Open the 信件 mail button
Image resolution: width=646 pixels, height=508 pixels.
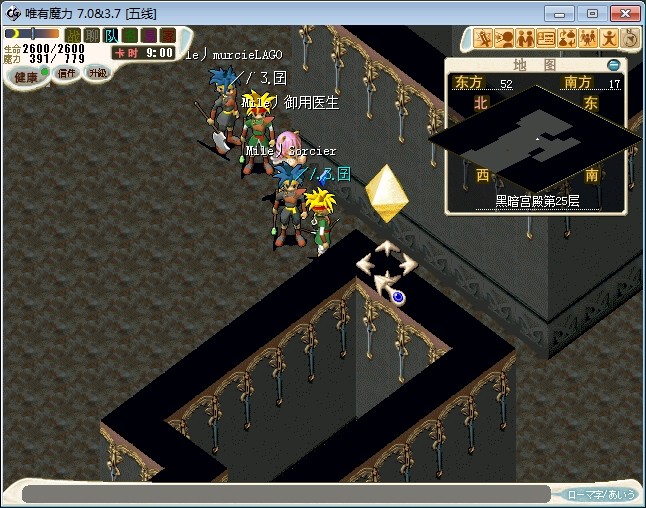65,73
